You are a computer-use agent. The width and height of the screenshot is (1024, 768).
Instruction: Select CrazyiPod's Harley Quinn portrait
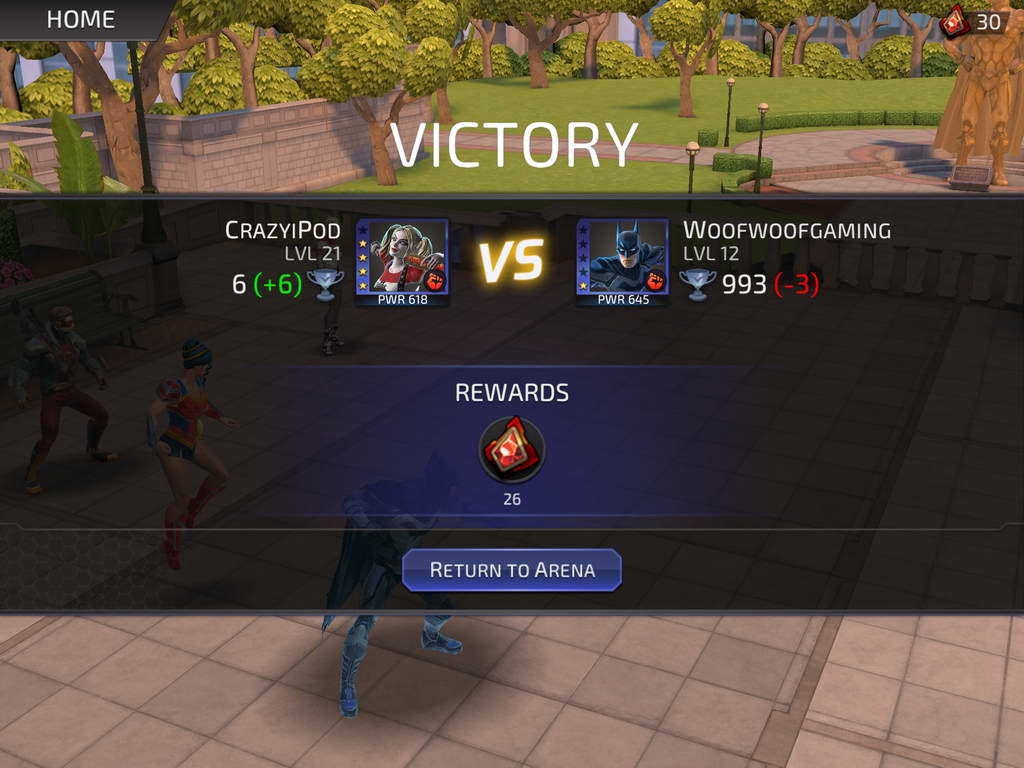[x=403, y=258]
